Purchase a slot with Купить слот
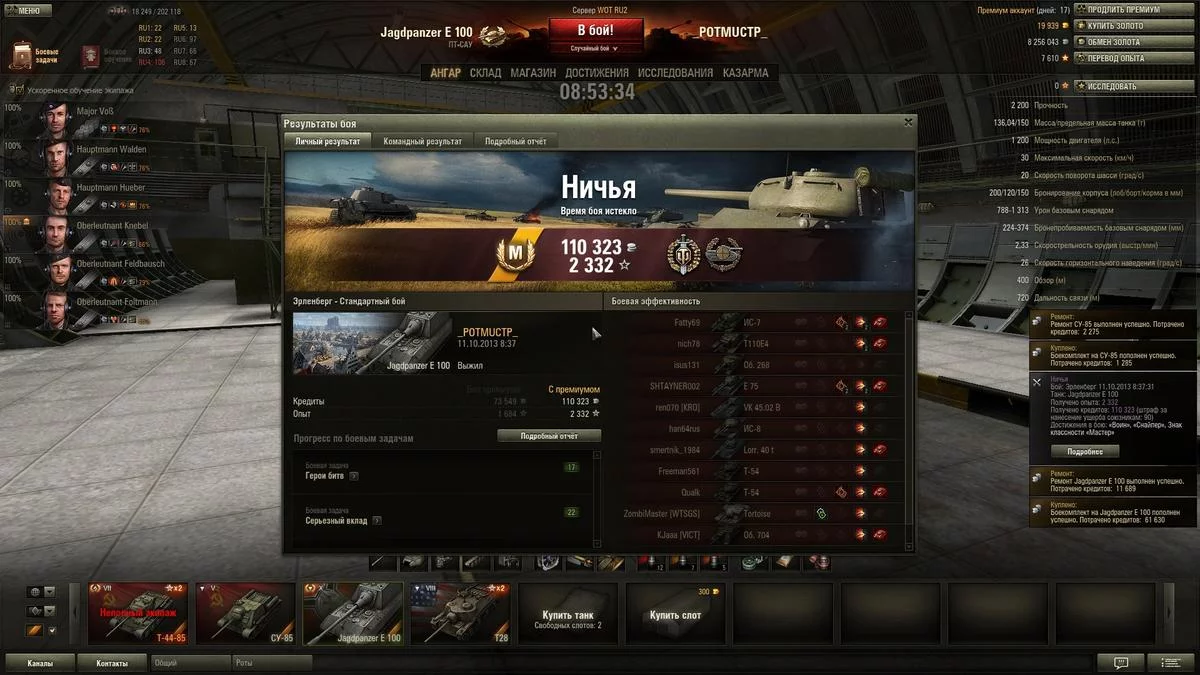 pos(676,615)
